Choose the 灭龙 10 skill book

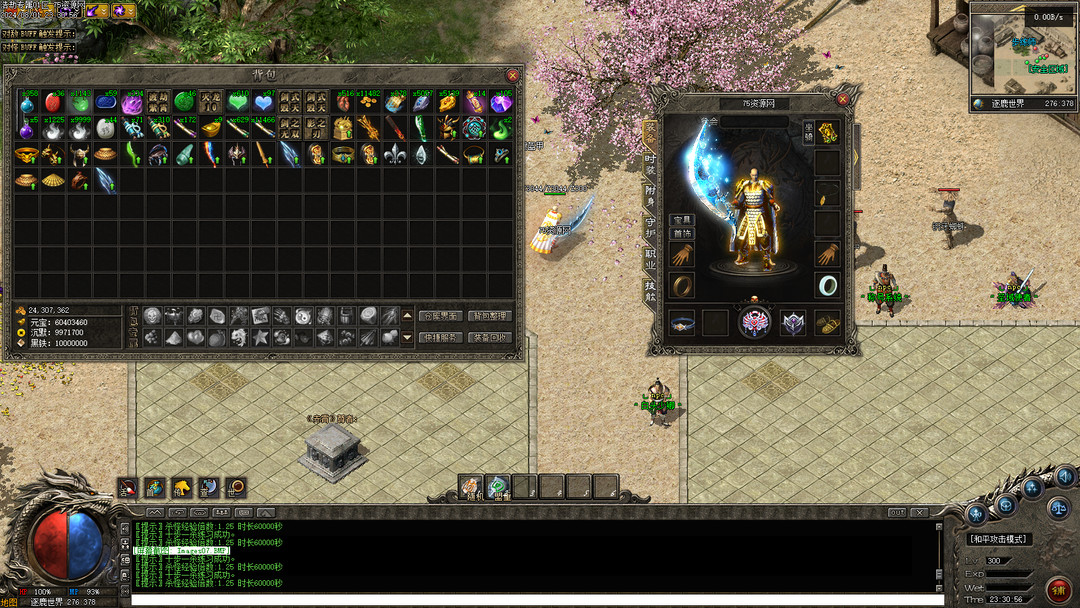pos(210,102)
